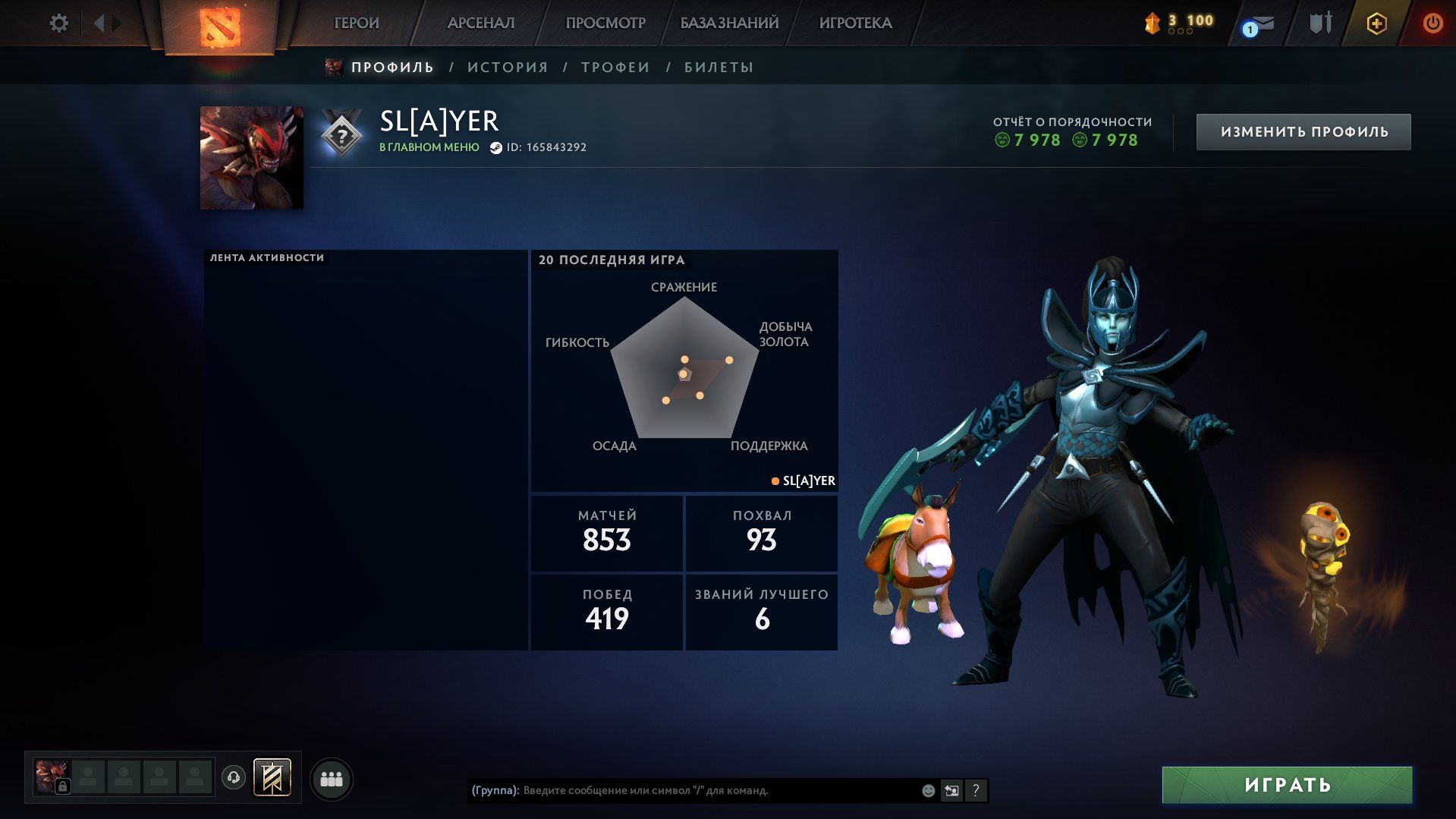
Task: Click the ИЗМЕНИТЬ ПРОФИЛЬ button
Action: [1303, 132]
